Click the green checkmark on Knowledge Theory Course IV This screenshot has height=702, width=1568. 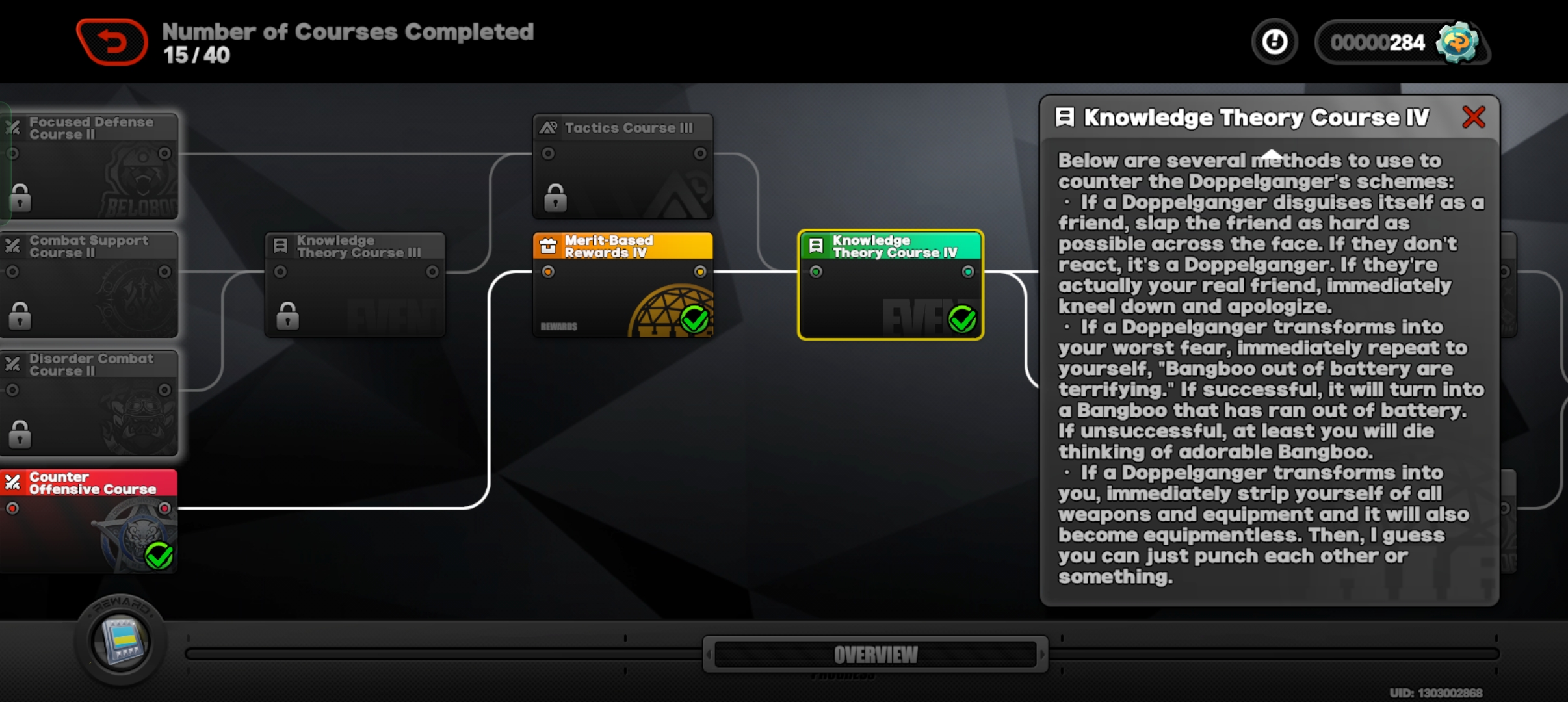coord(961,318)
